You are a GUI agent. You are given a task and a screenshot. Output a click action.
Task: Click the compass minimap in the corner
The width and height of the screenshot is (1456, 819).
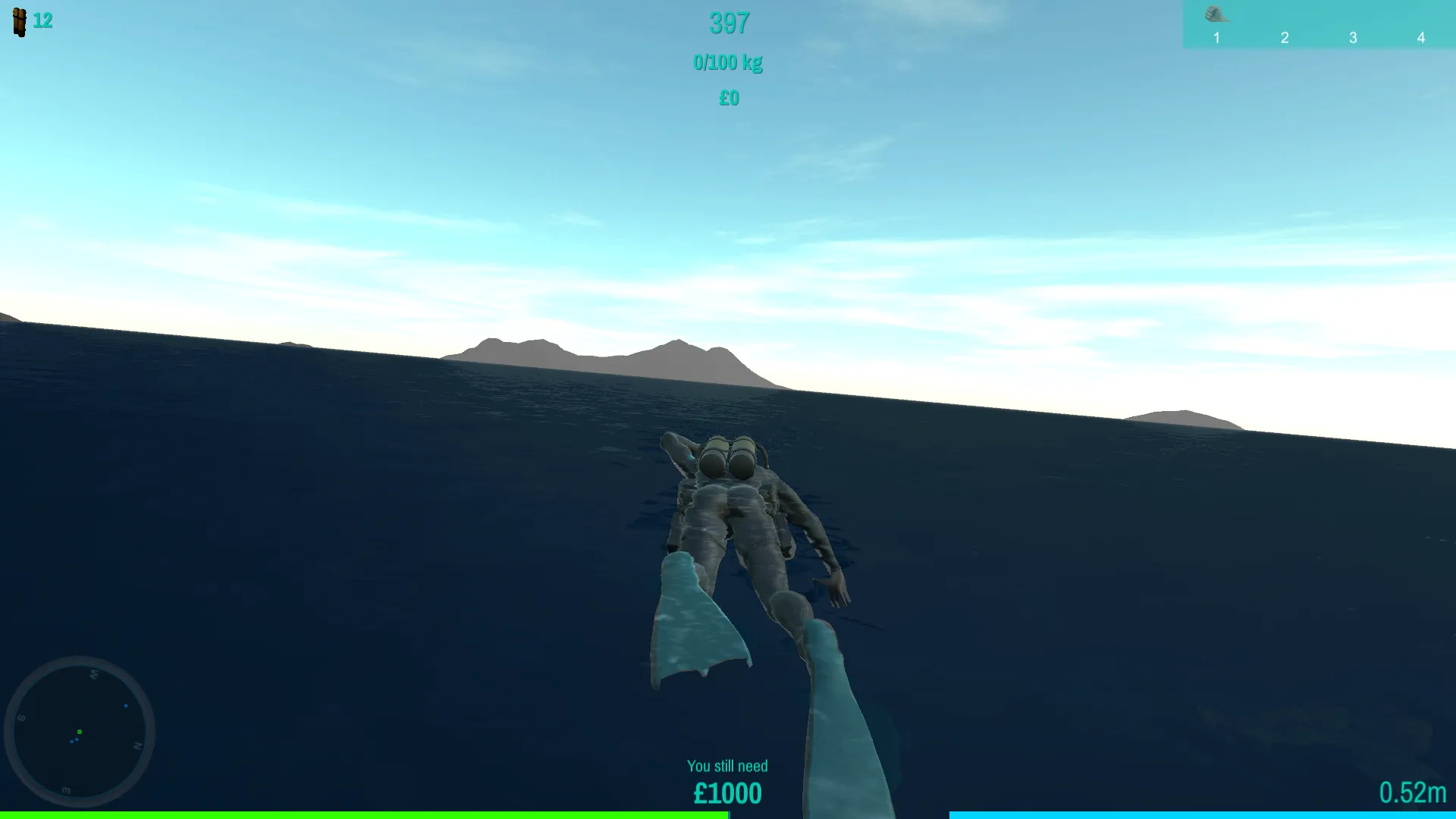[x=82, y=730]
